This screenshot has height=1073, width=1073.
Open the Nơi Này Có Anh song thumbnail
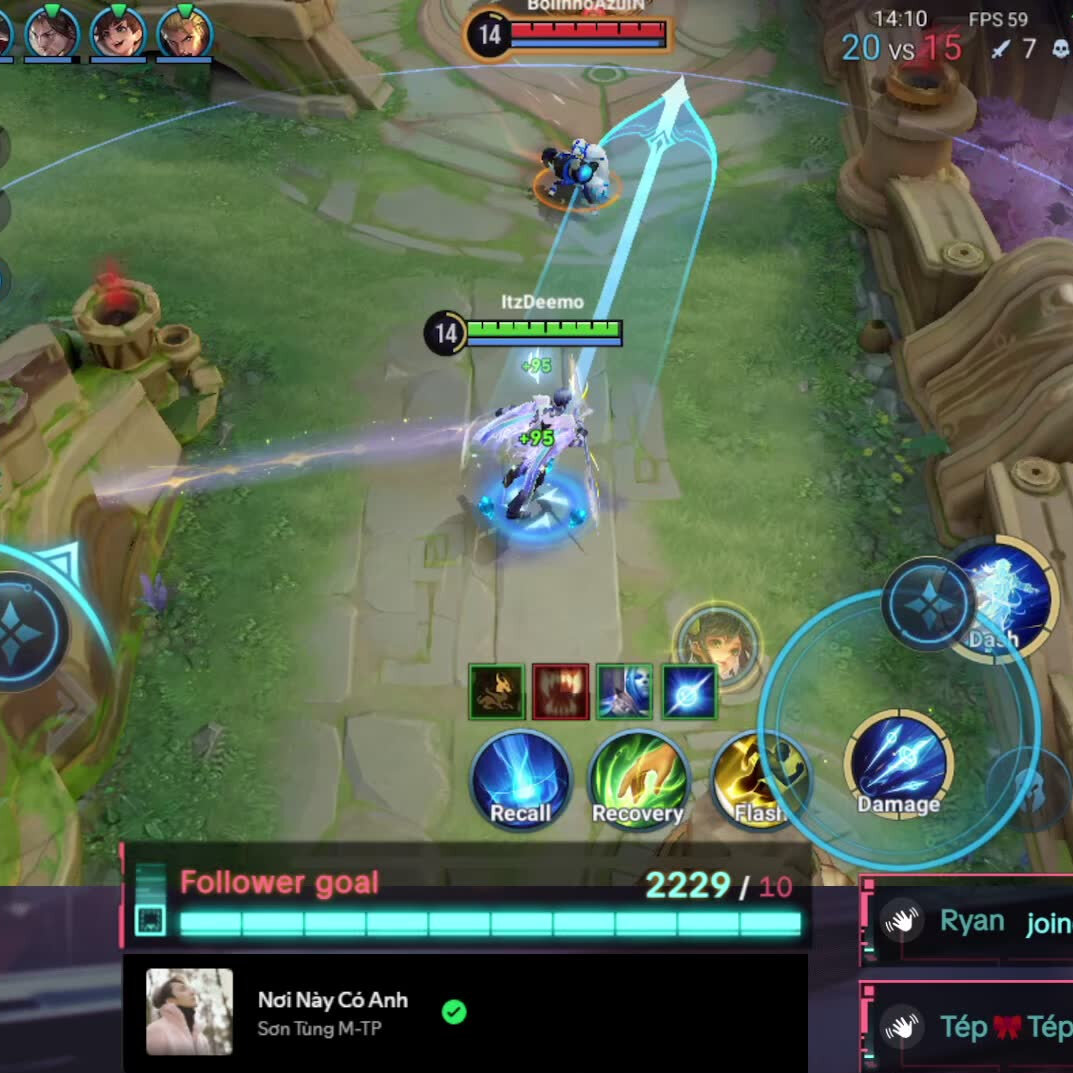[x=189, y=1011]
